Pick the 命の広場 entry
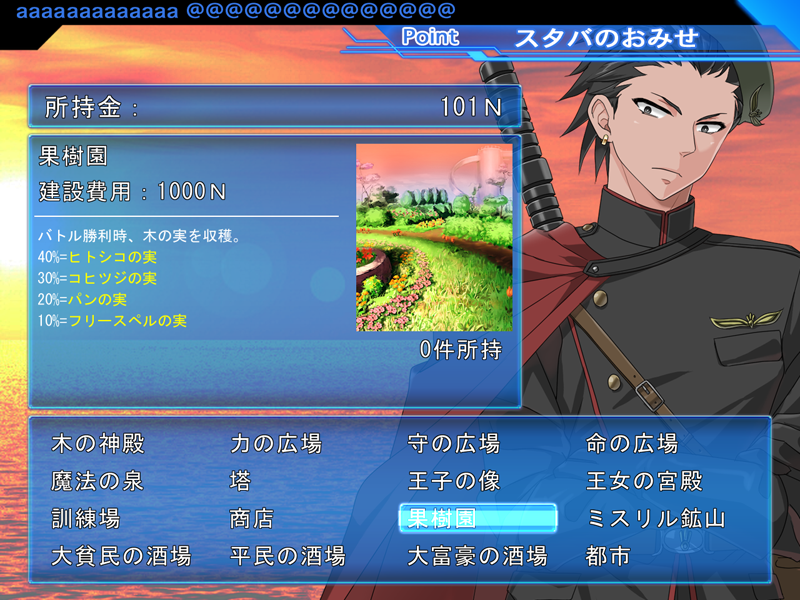The height and width of the screenshot is (600, 800). click(632, 443)
